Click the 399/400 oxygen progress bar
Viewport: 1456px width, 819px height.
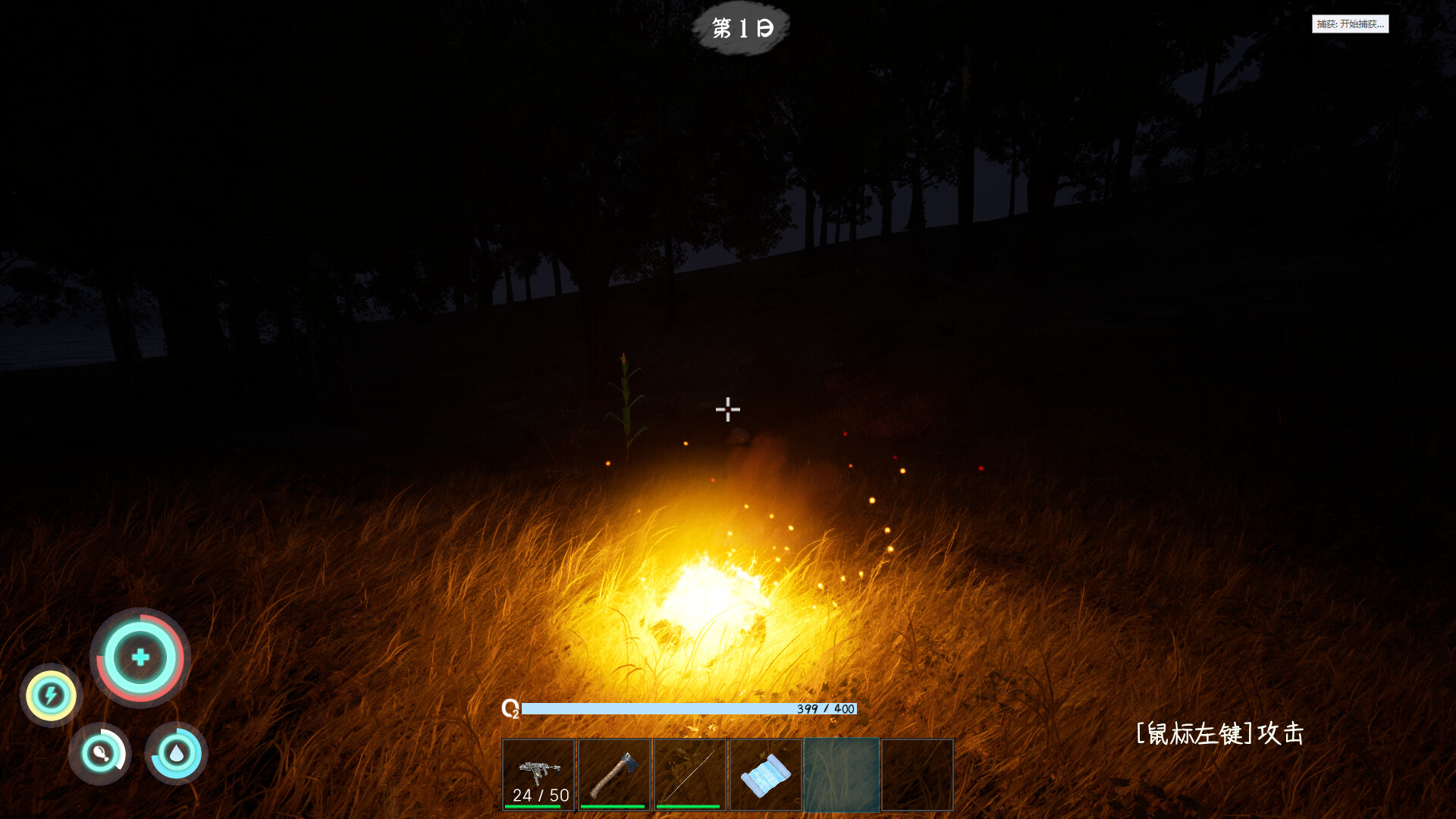[x=690, y=710]
